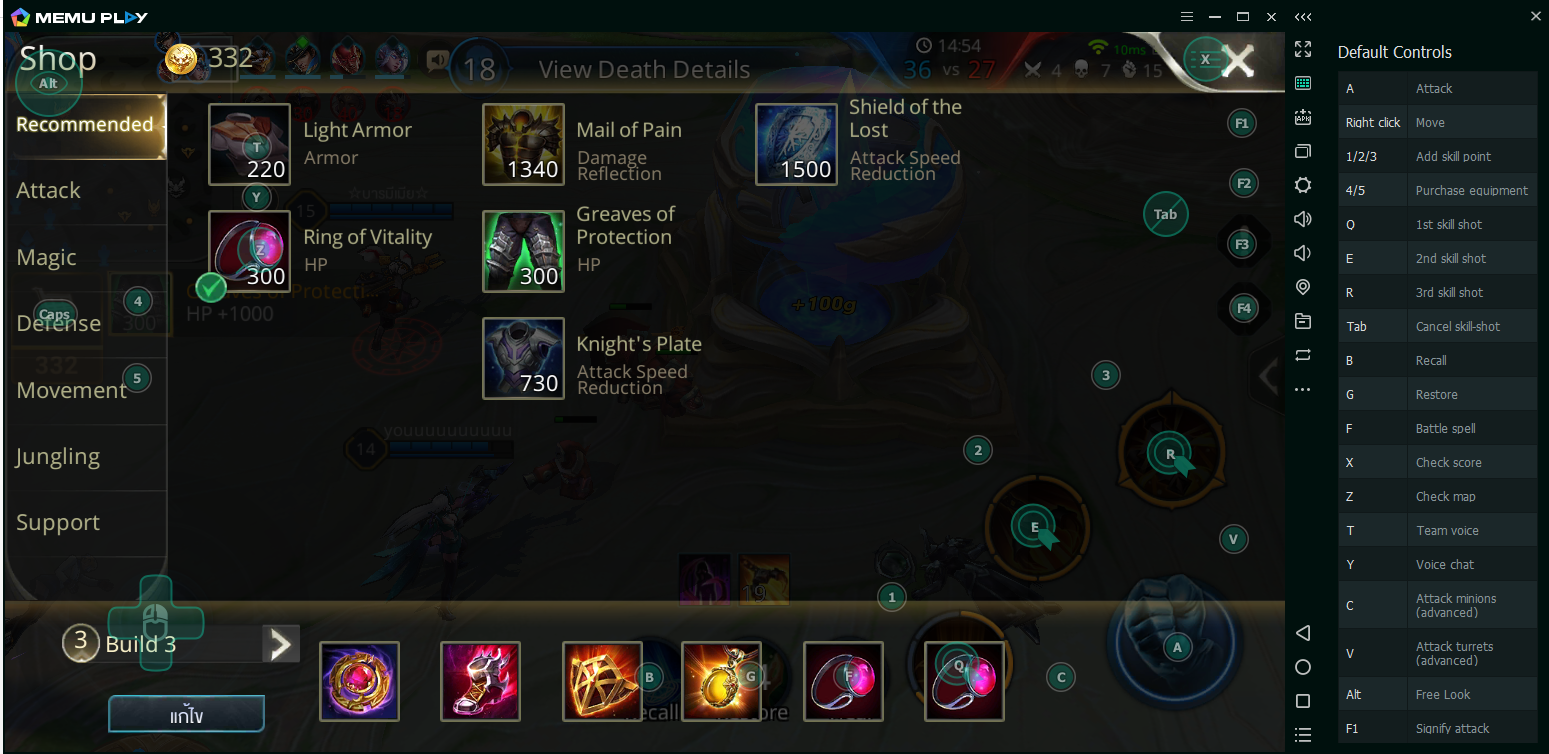Image resolution: width=1549 pixels, height=754 pixels.
Task: Select the Recommended tab
Action: [x=85, y=125]
